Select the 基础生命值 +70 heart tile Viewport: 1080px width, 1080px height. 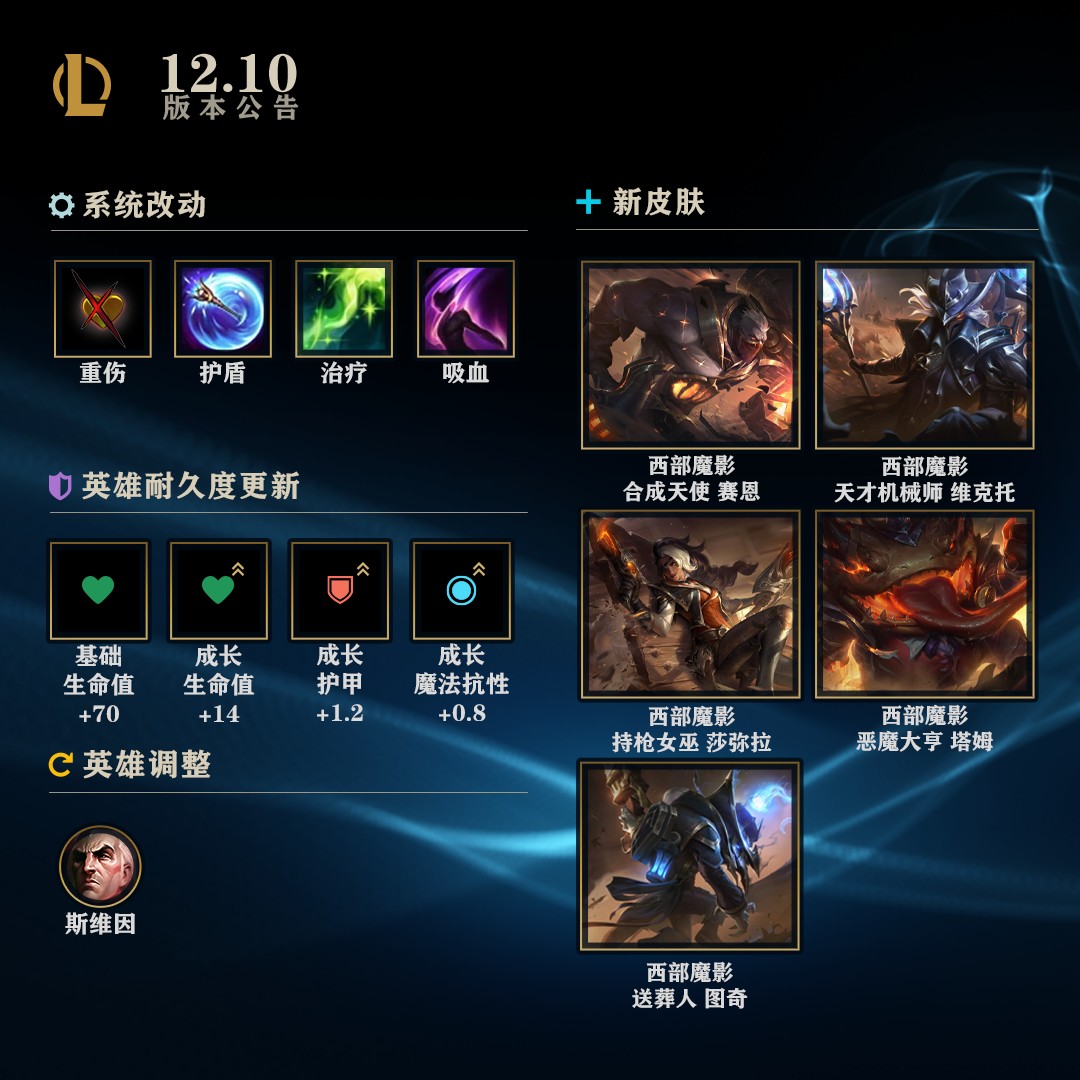(x=99, y=590)
